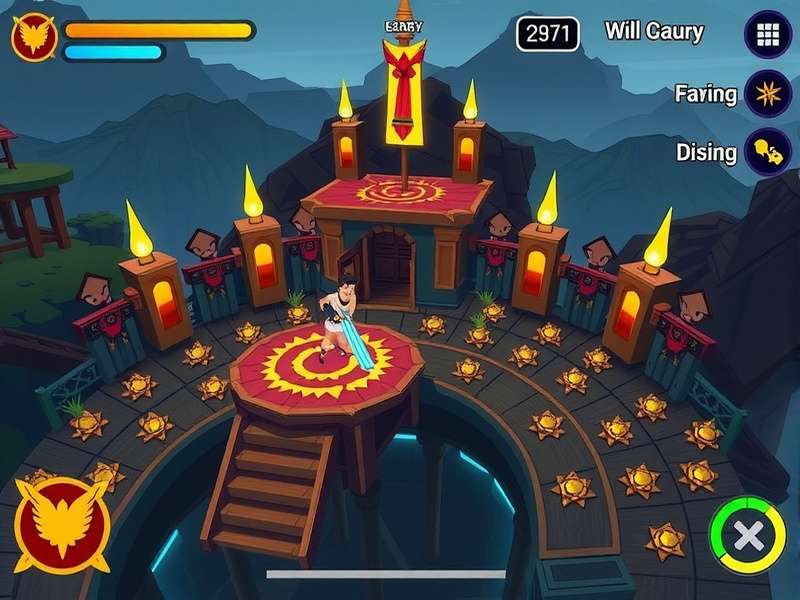Tap the Dising yellow icon
This screenshot has height=600, width=800.
click(768, 153)
